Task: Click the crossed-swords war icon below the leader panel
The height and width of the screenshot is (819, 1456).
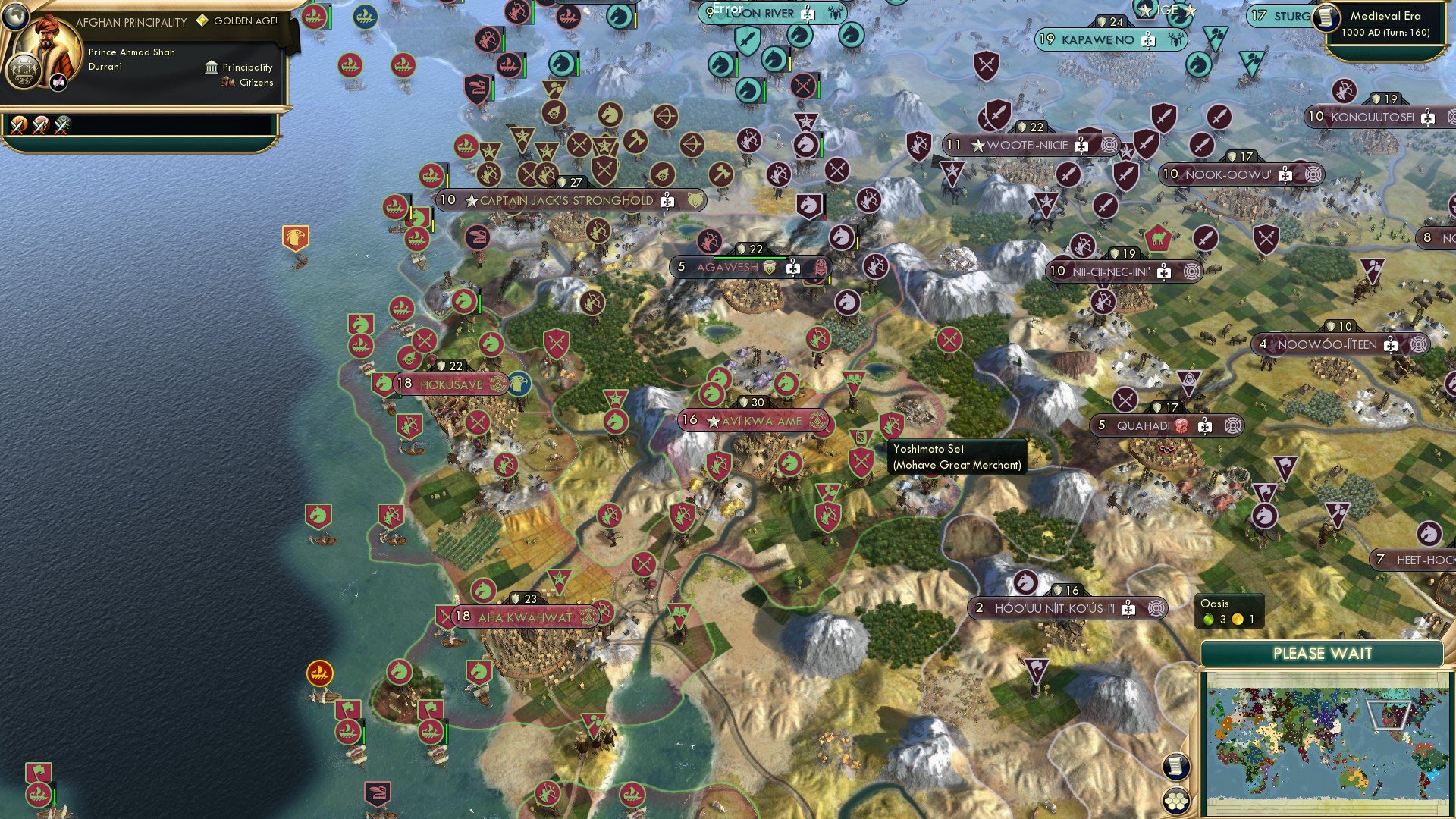Action: pos(18,127)
